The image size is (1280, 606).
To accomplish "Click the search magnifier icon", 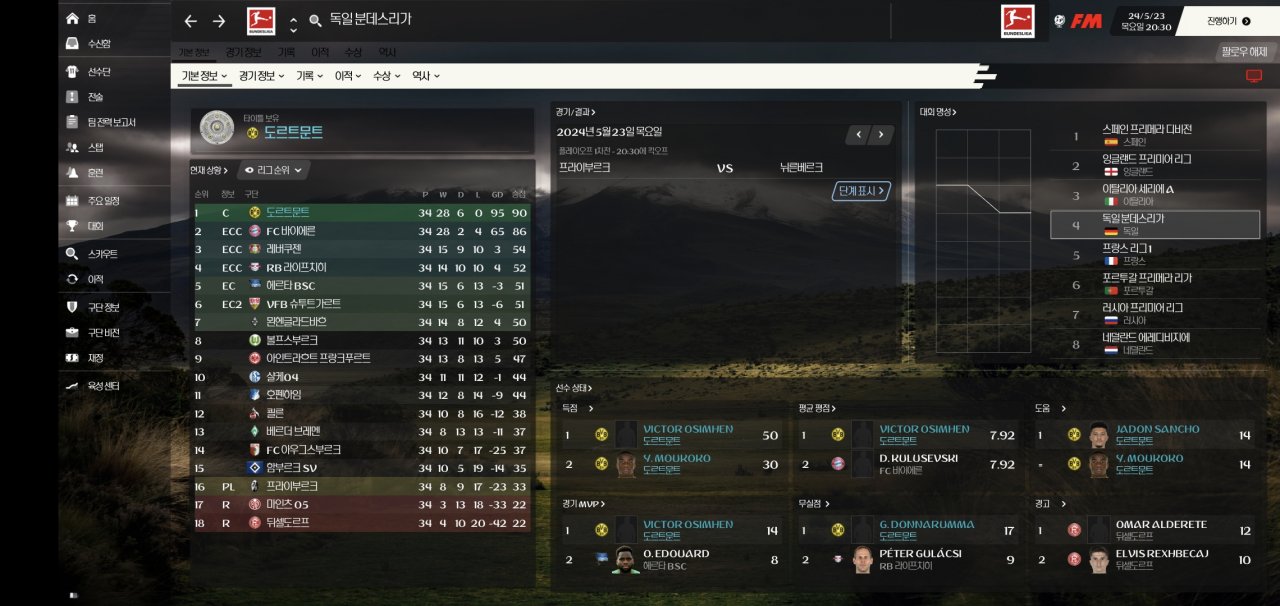I will [x=316, y=21].
